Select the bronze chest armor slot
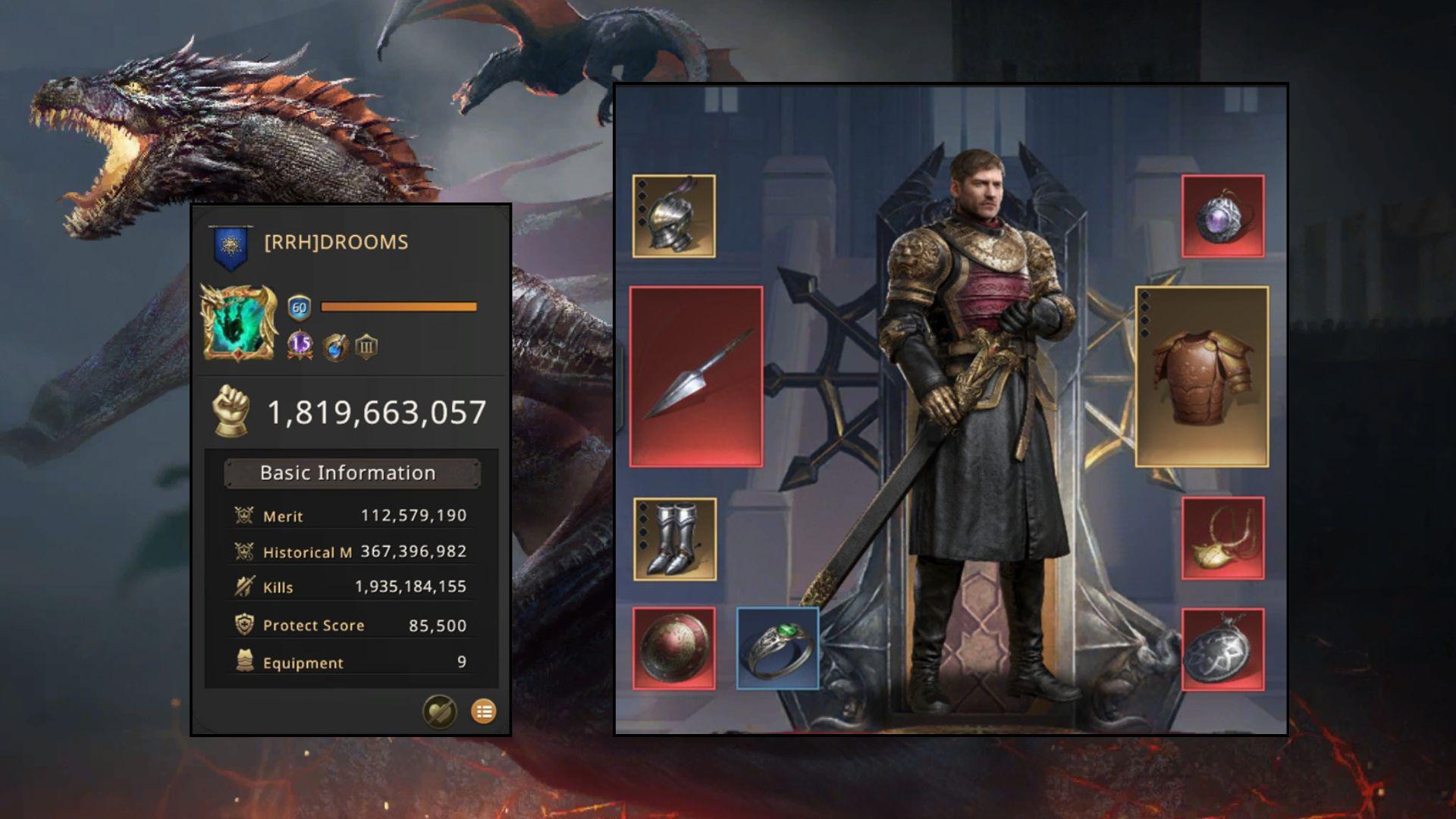The width and height of the screenshot is (1456, 819). [1201, 376]
